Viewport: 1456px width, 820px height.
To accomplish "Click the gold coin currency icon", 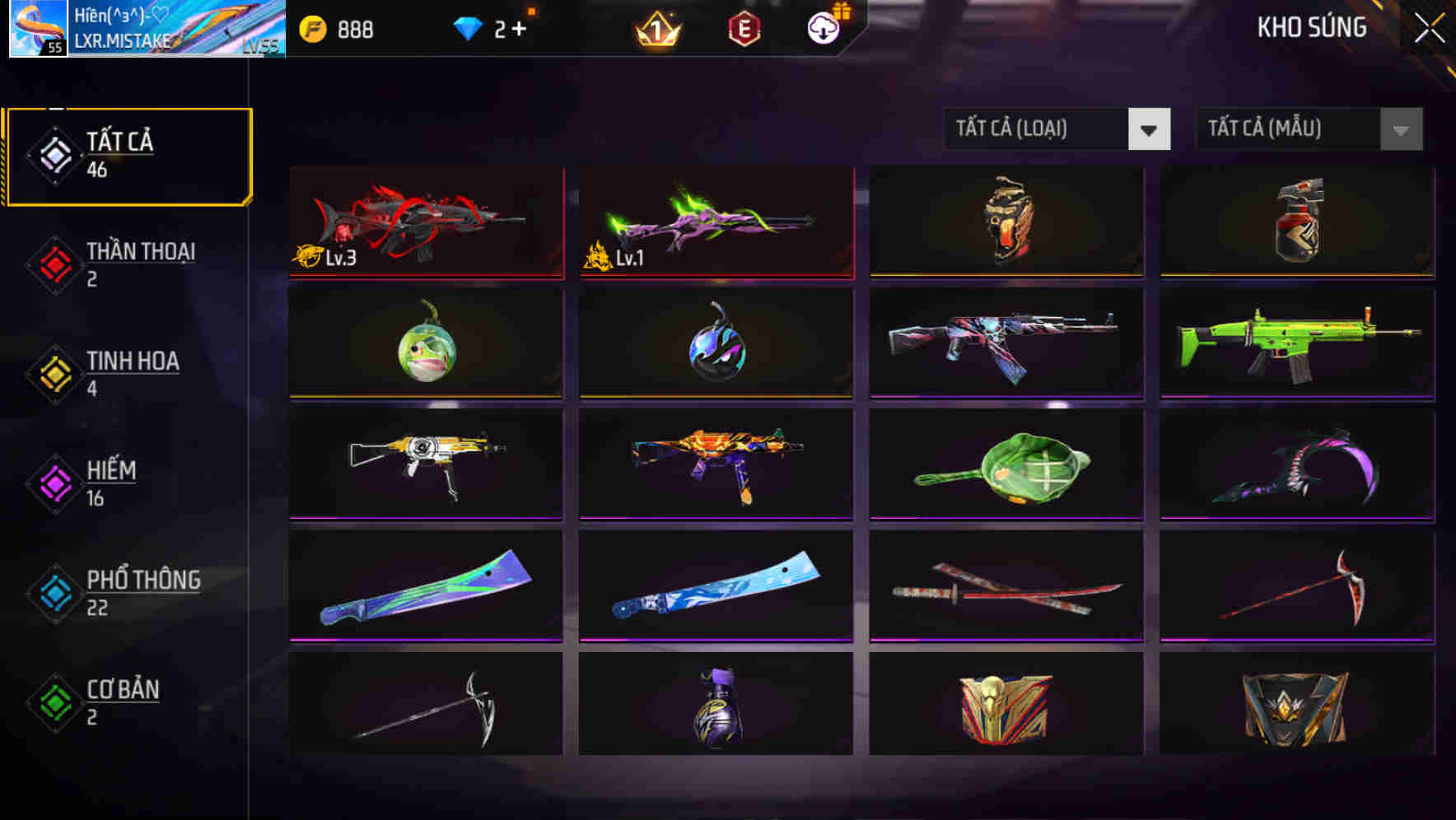I will point(314,28).
